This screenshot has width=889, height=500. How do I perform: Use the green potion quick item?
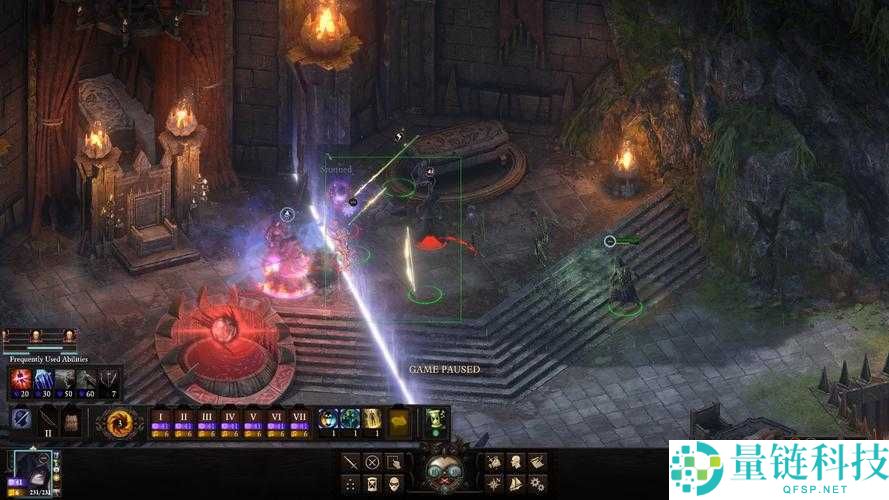[x=435, y=419]
